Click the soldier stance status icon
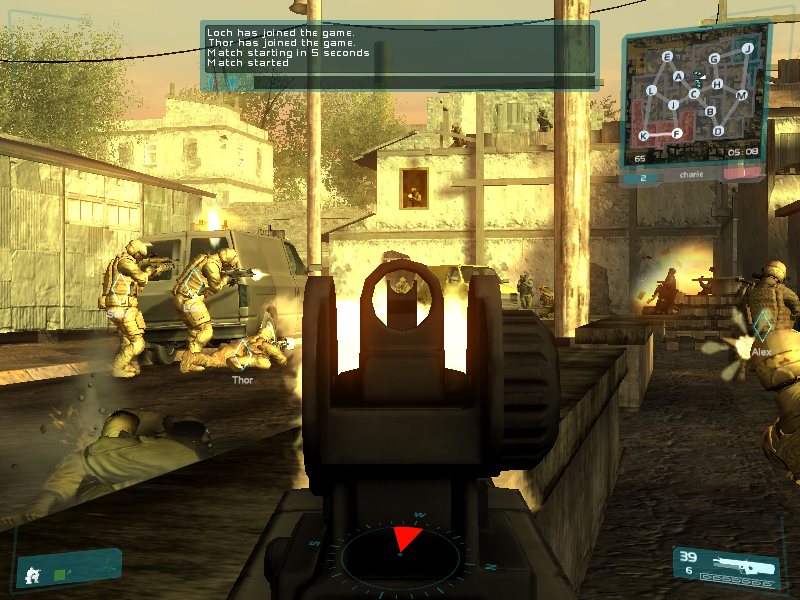The height and width of the screenshot is (600, 800). tap(31, 573)
